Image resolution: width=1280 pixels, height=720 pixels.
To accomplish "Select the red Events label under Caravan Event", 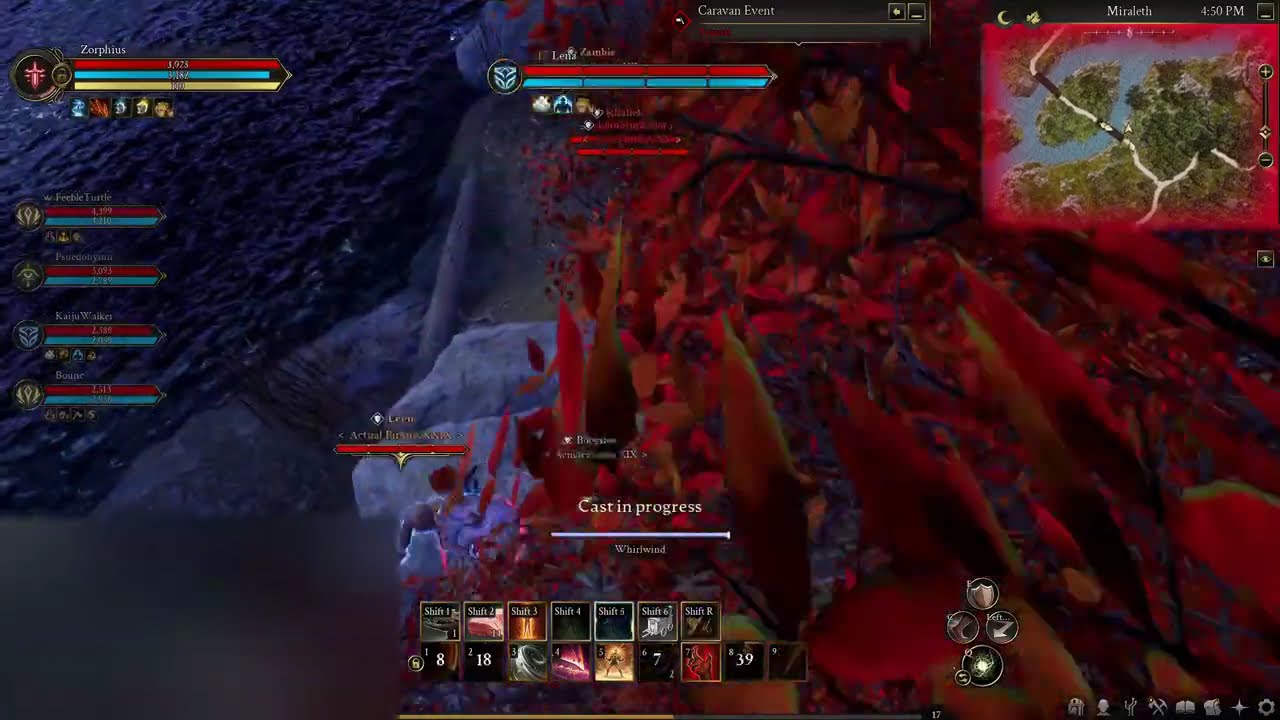I will (714, 29).
